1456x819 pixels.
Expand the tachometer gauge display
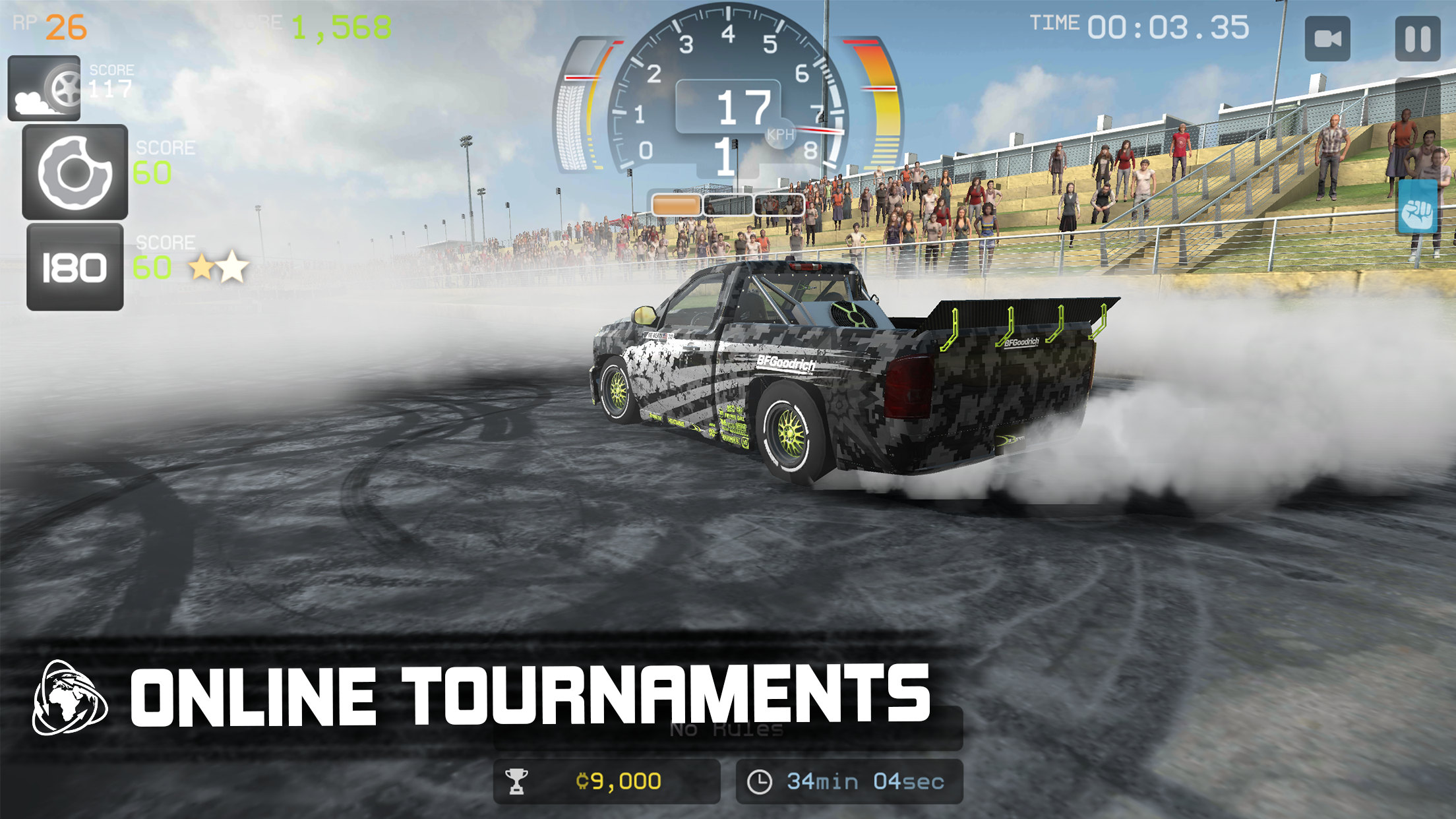coord(728,92)
